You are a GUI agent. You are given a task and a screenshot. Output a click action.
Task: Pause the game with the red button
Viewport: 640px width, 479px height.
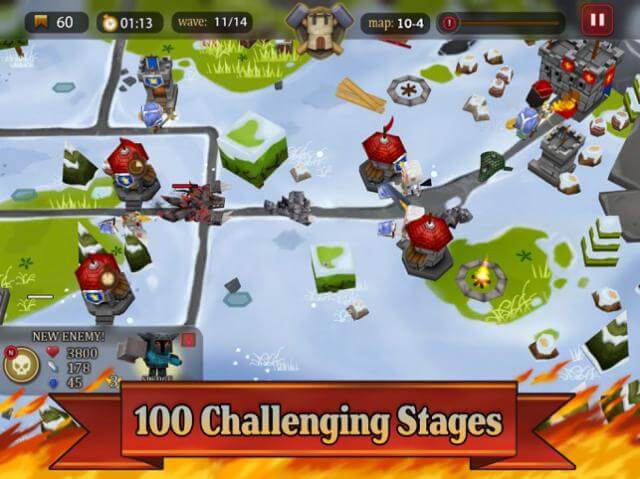coord(596,19)
